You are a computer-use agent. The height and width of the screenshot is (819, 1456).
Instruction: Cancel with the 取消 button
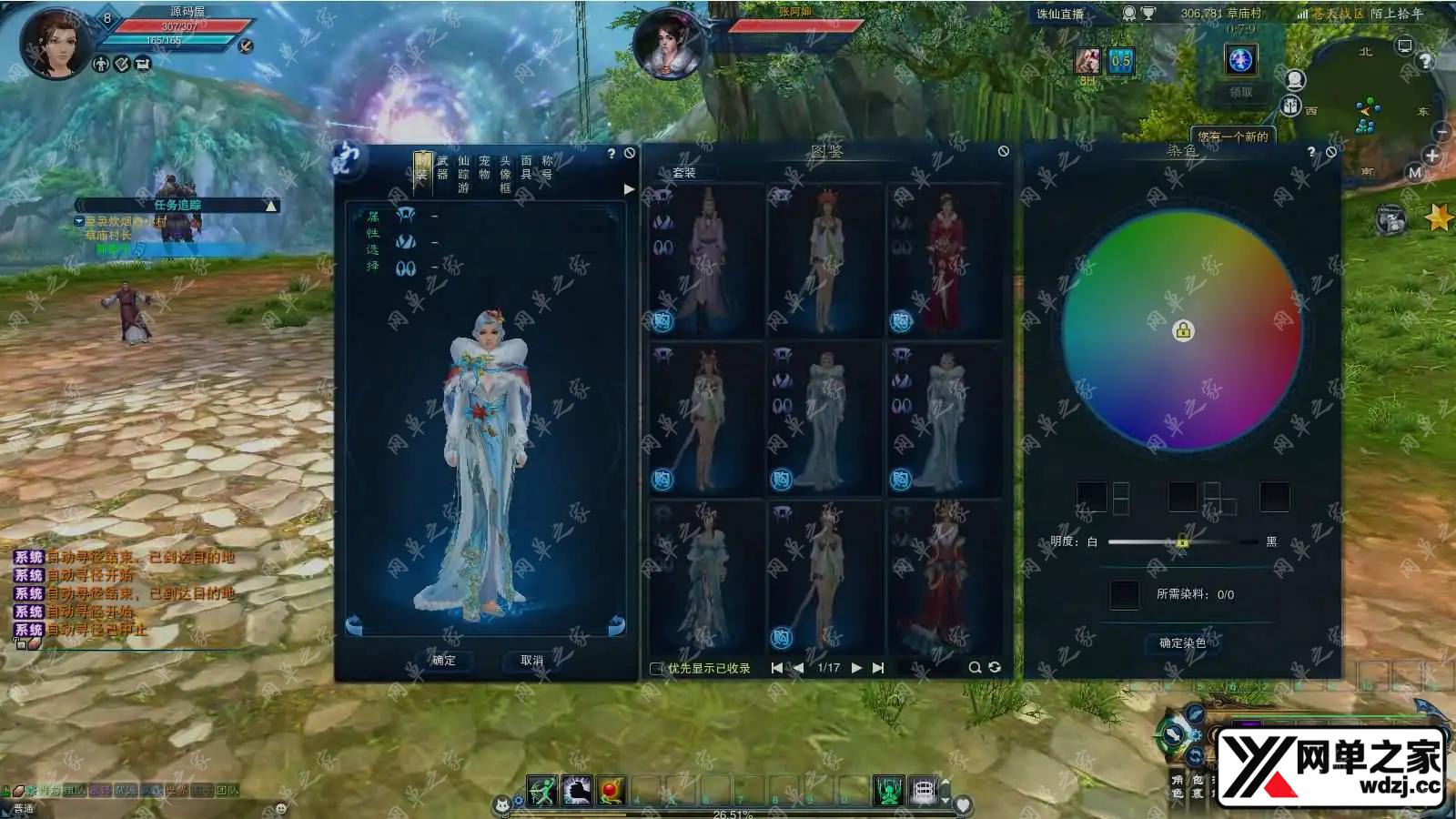[x=531, y=661]
